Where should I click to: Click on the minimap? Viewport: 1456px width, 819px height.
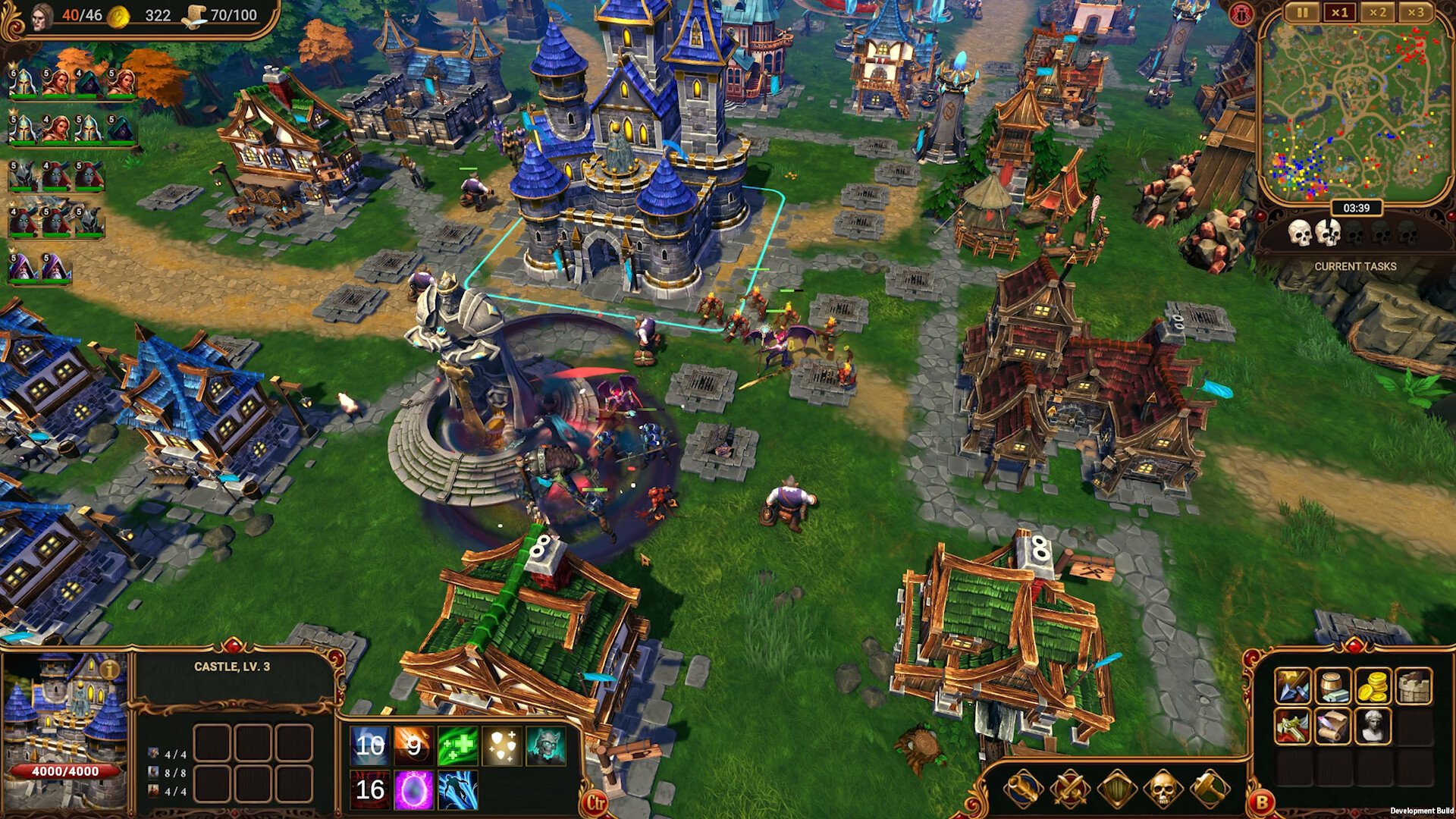tap(1355, 106)
